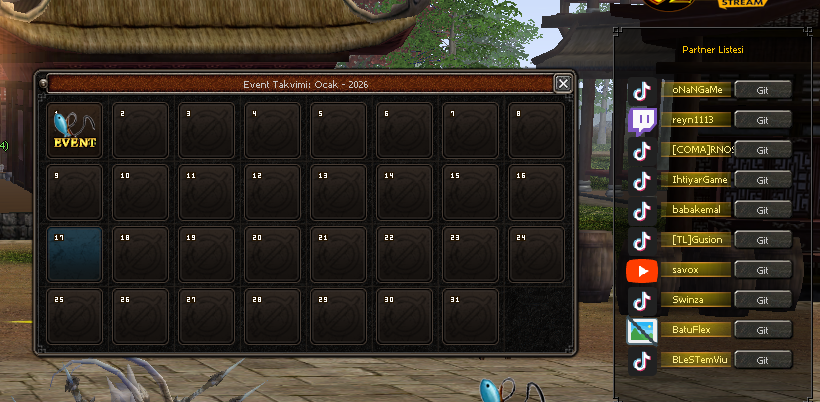
Task: Click Git beside [COMA]RNOS partner
Action: (x=762, y=150)
